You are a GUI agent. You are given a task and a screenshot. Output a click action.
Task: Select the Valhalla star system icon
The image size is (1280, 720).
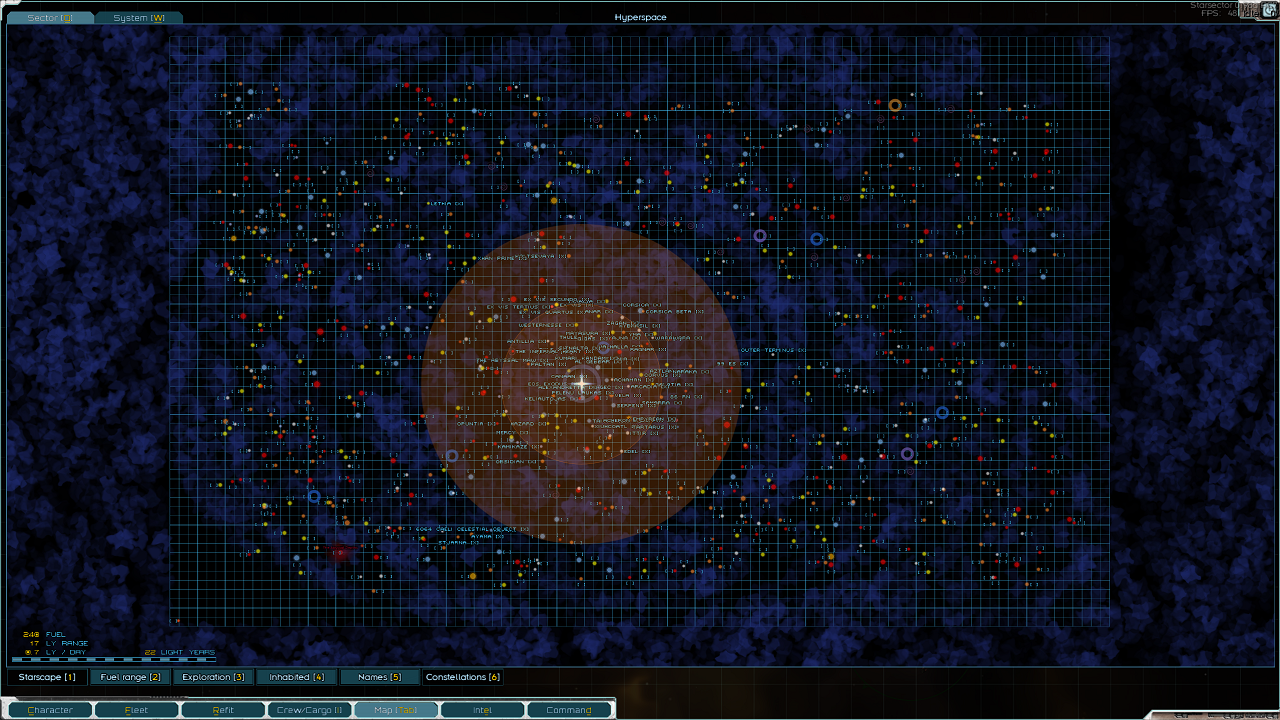tap(605, 349)
